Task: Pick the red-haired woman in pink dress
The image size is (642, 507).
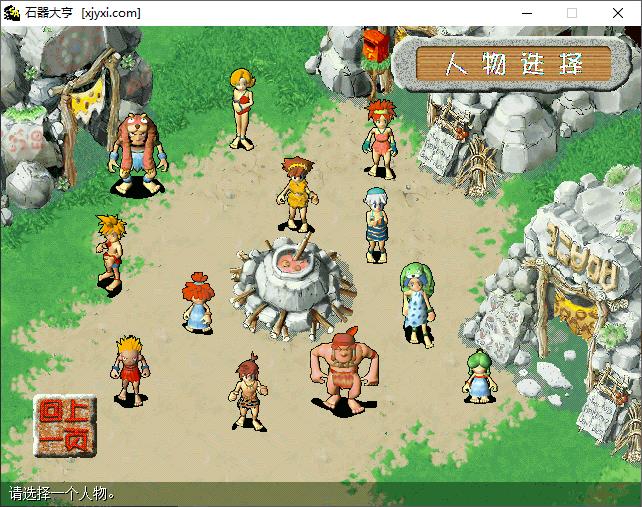Action: click(x=380, y=140)
